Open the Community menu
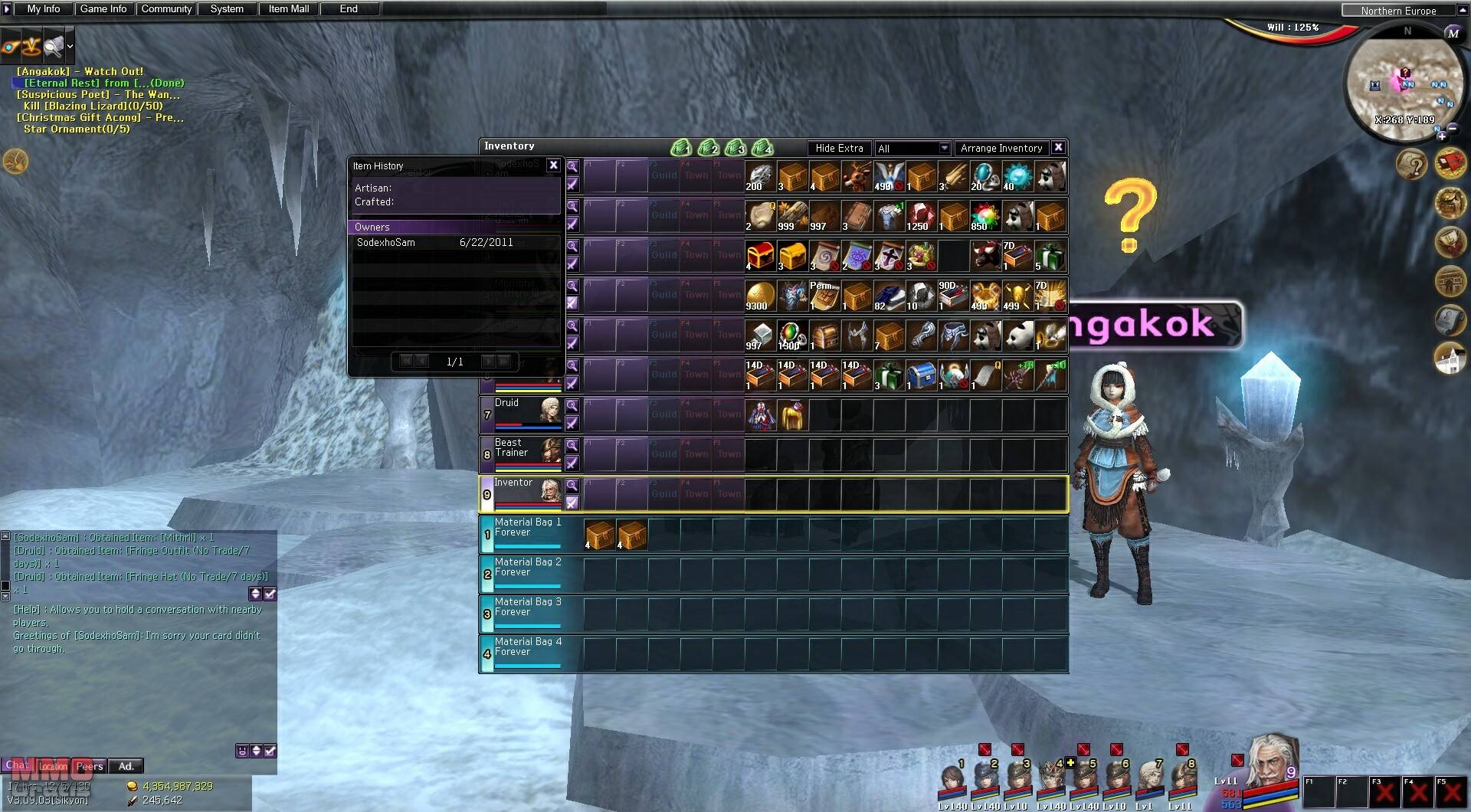Screen dimensions: 1471x812 [166, 9]
